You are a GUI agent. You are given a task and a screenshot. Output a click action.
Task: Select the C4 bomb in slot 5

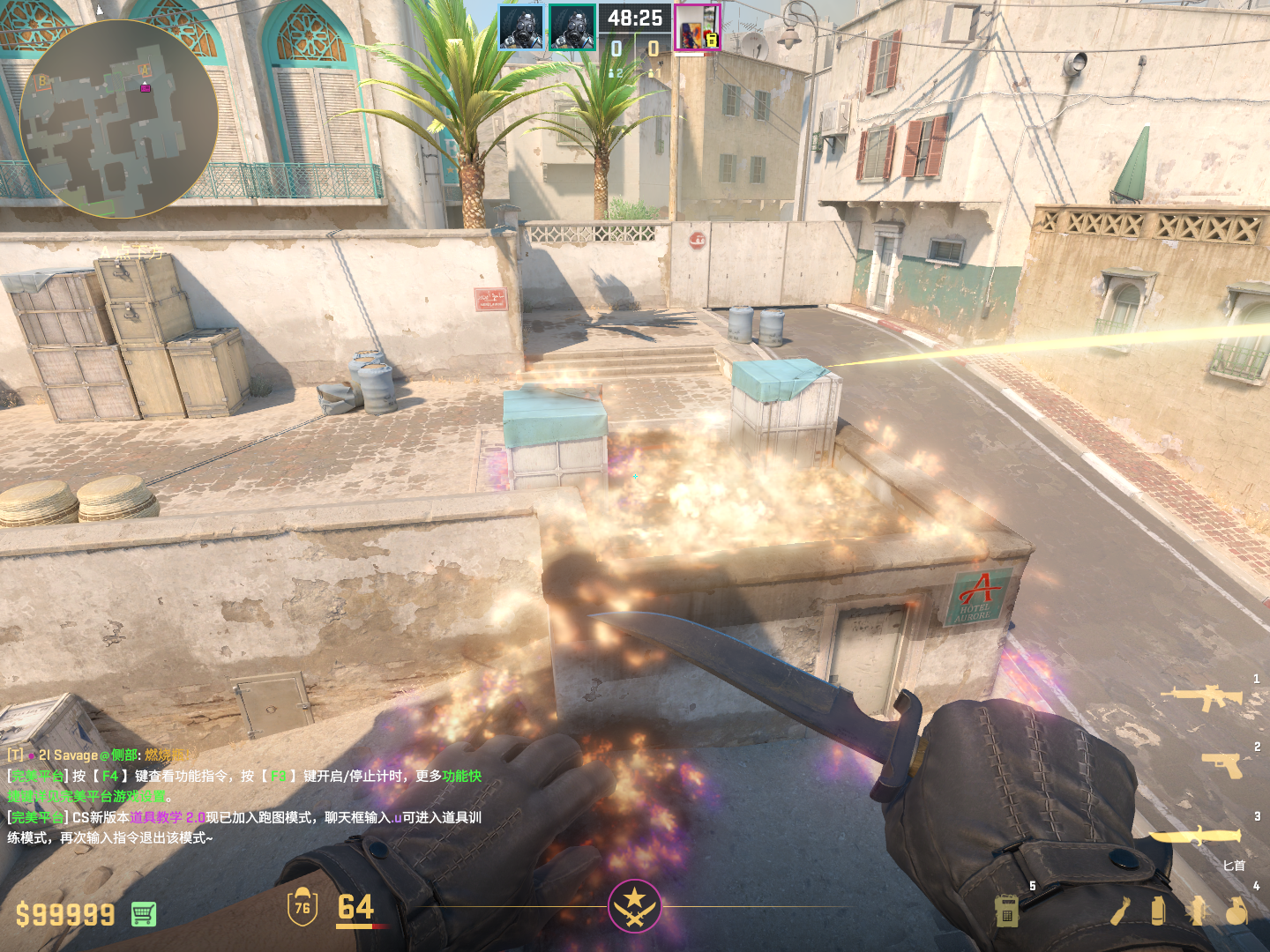pyautogui.click(x=1007, y=911)
